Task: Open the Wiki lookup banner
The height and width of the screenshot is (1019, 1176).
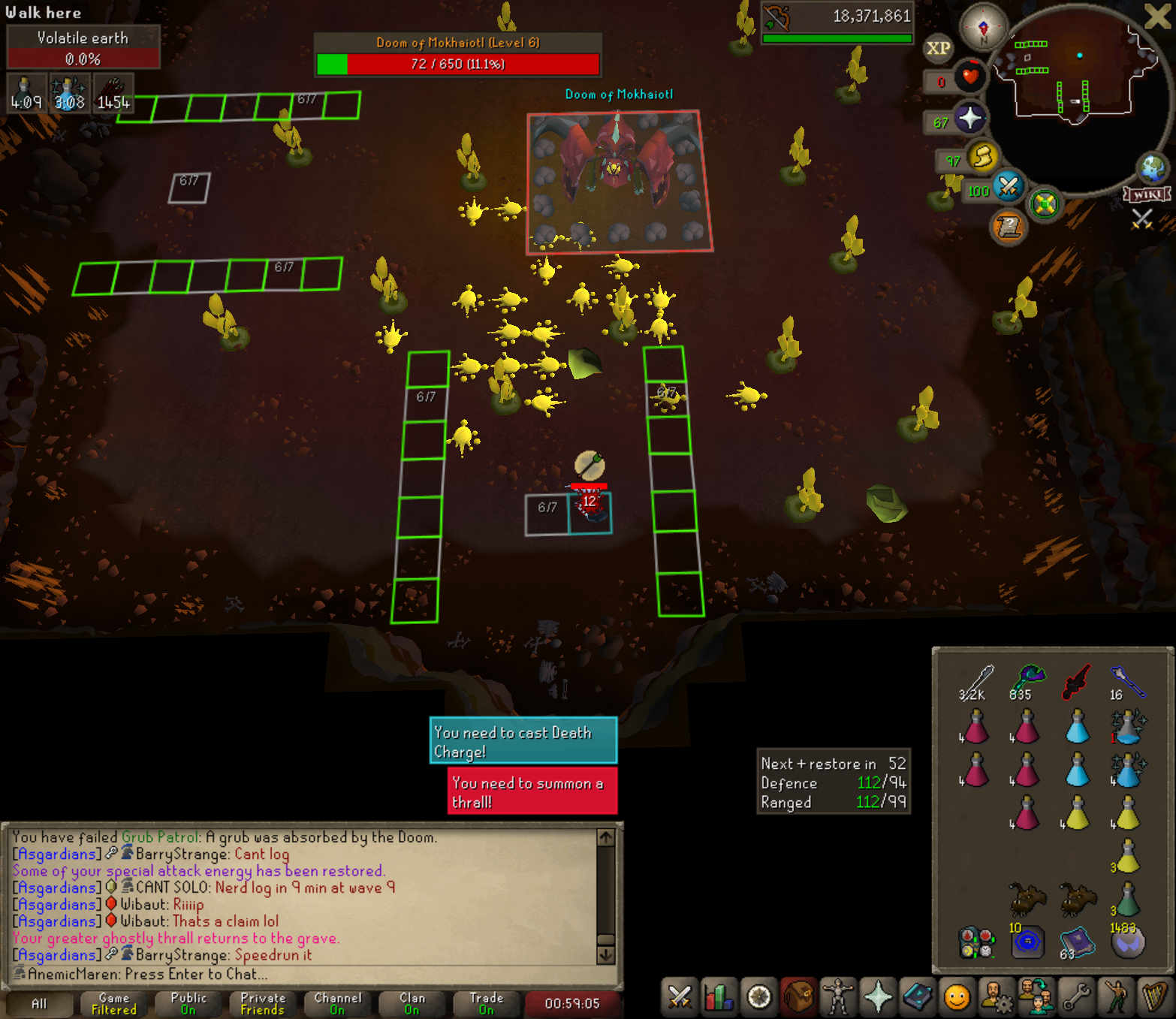Action: (1147, 194)
